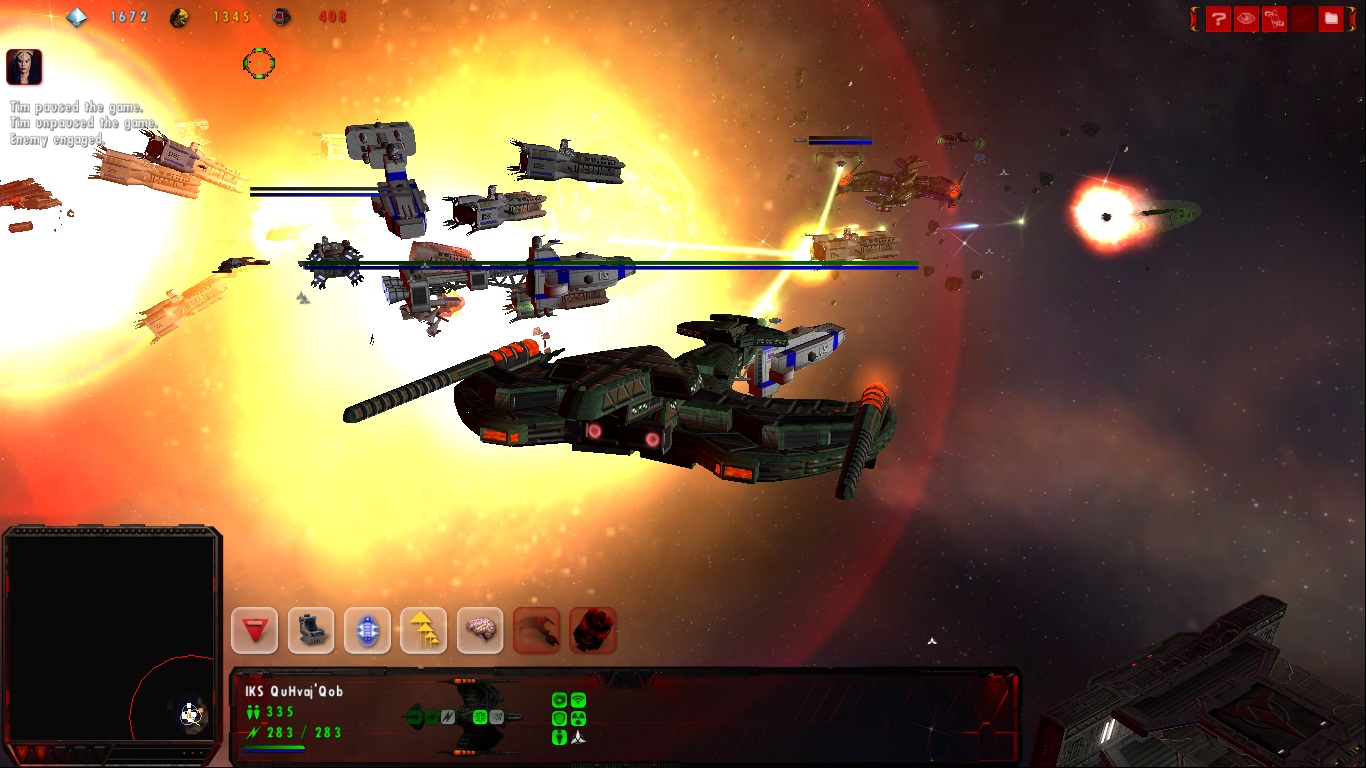Select the green sensor wifi subsystem icon
The width and height of the screenshot is (1366, 768).
(x=578, y=700)
